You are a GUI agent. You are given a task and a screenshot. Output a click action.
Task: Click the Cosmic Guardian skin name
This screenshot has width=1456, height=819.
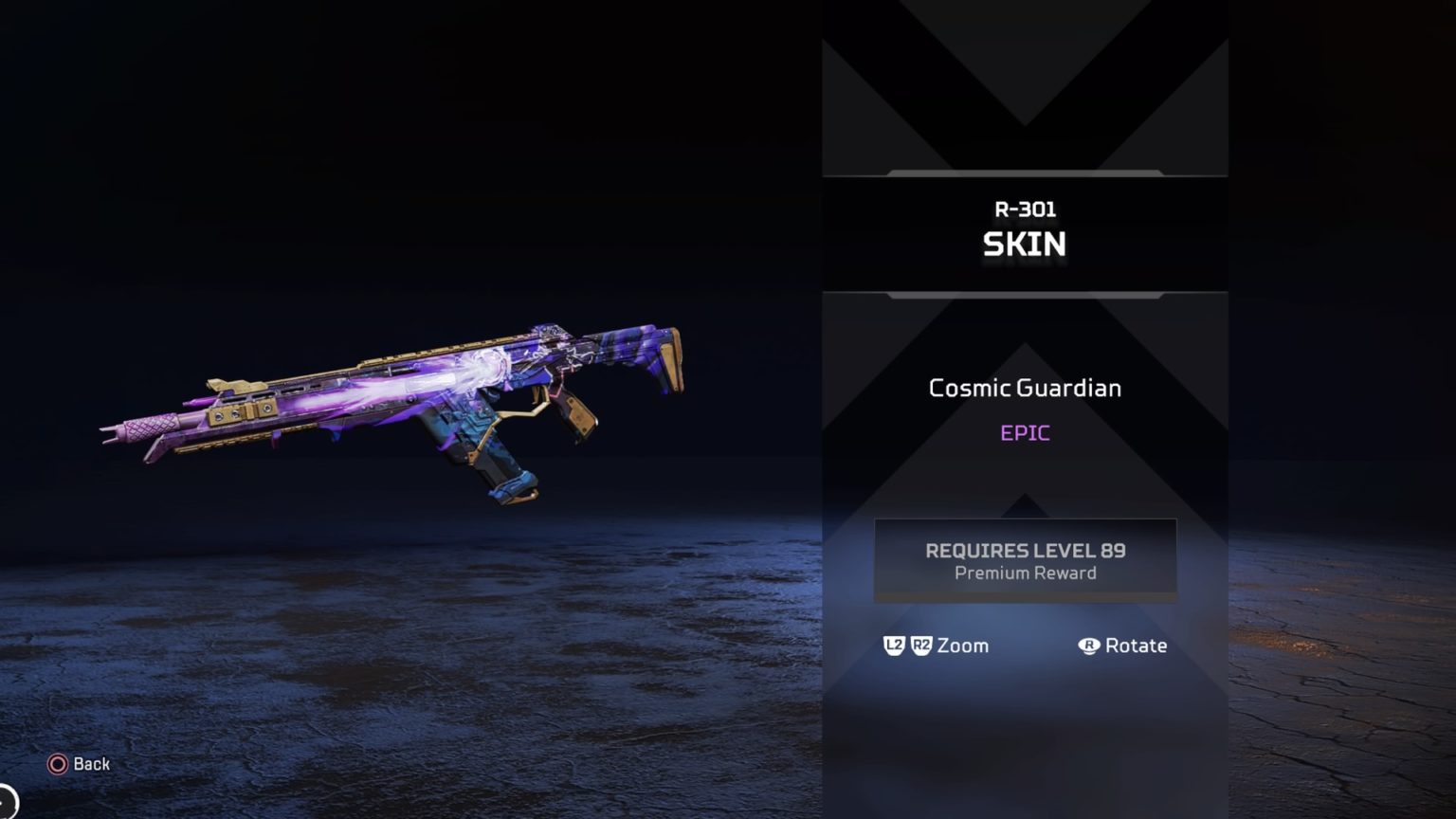tap(1025, 388)
